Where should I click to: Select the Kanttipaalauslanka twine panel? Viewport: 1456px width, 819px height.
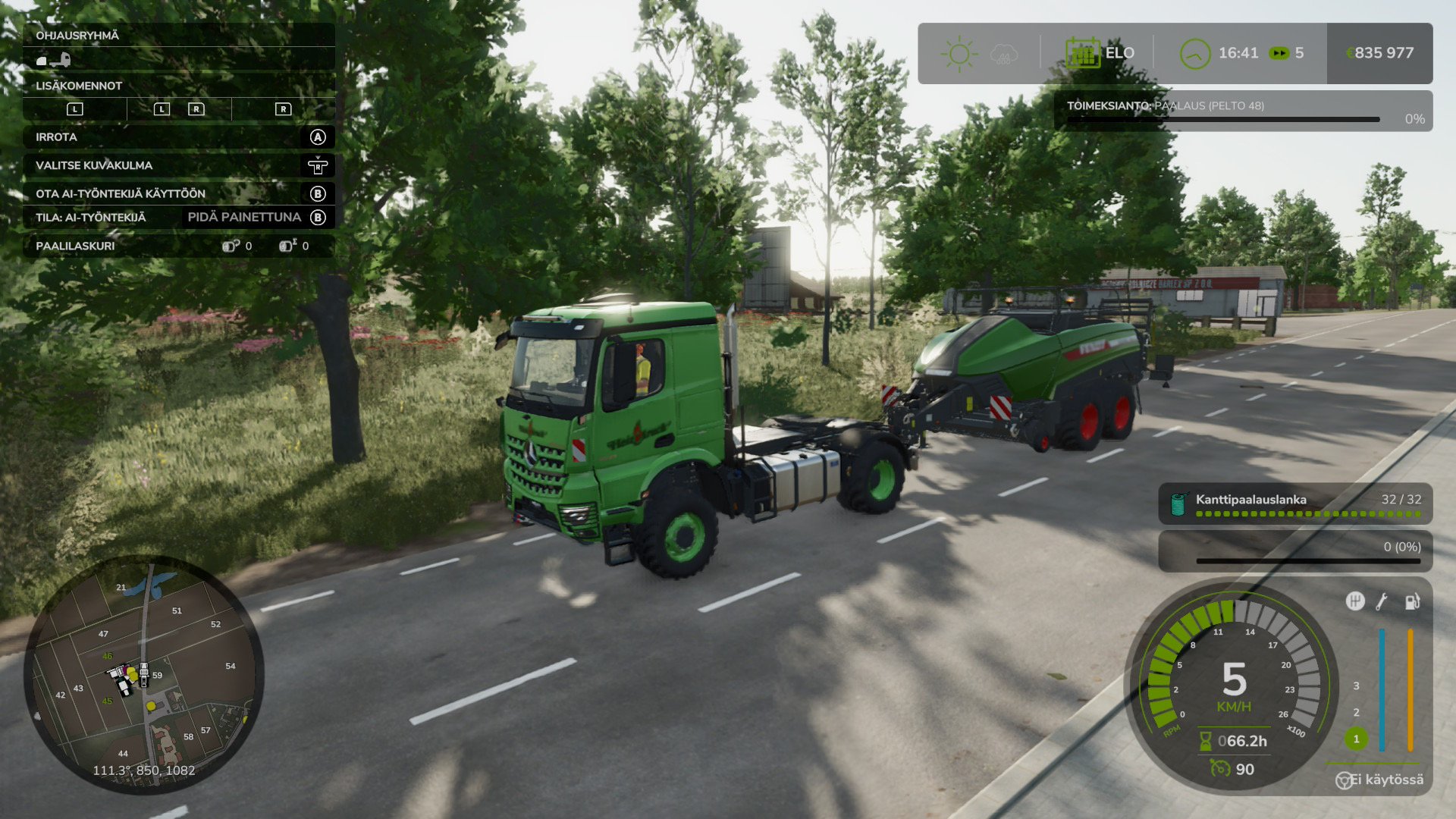pyautogui.click(x=1295, y=504)
